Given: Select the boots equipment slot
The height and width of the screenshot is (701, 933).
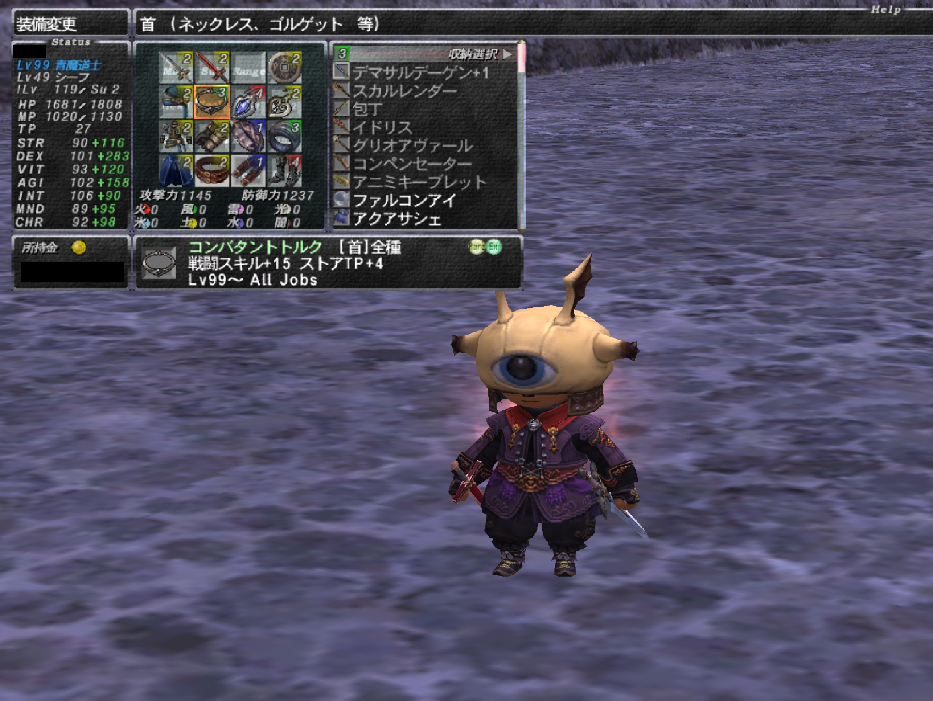Looking at the screenshot, I should click(x=284, y=170).
